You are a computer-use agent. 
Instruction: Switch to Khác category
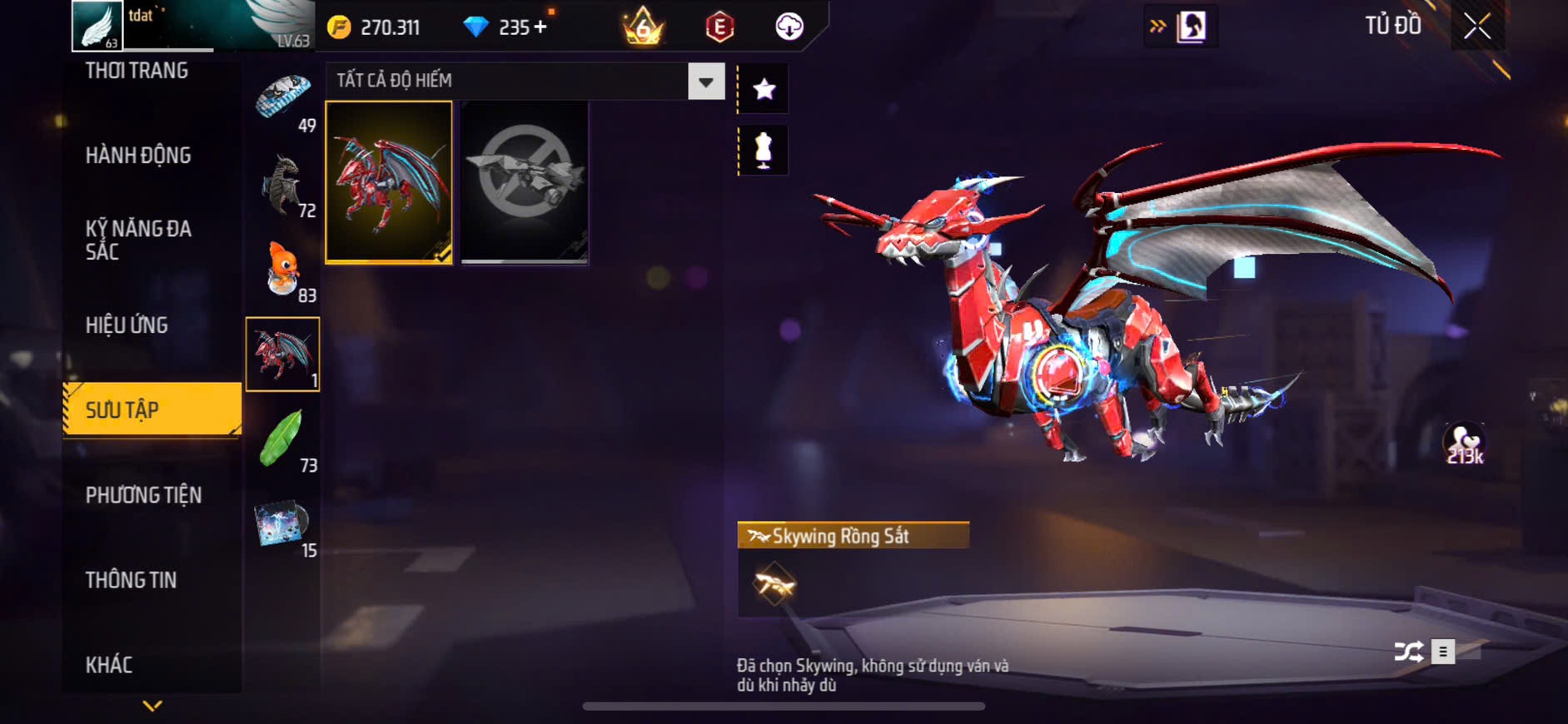[x=109, y=665]
